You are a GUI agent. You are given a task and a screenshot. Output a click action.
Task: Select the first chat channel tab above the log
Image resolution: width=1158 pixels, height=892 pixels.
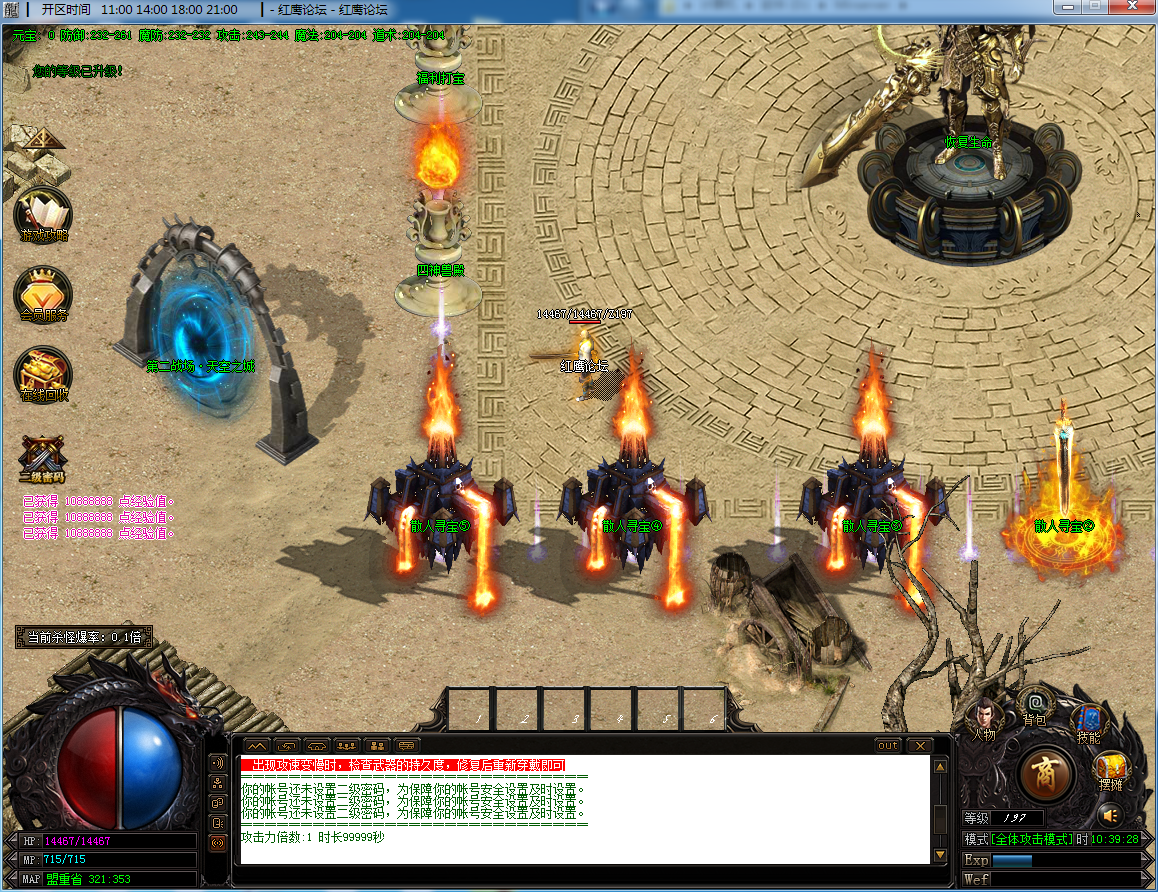pyautogui.click(x=256, y=746)
